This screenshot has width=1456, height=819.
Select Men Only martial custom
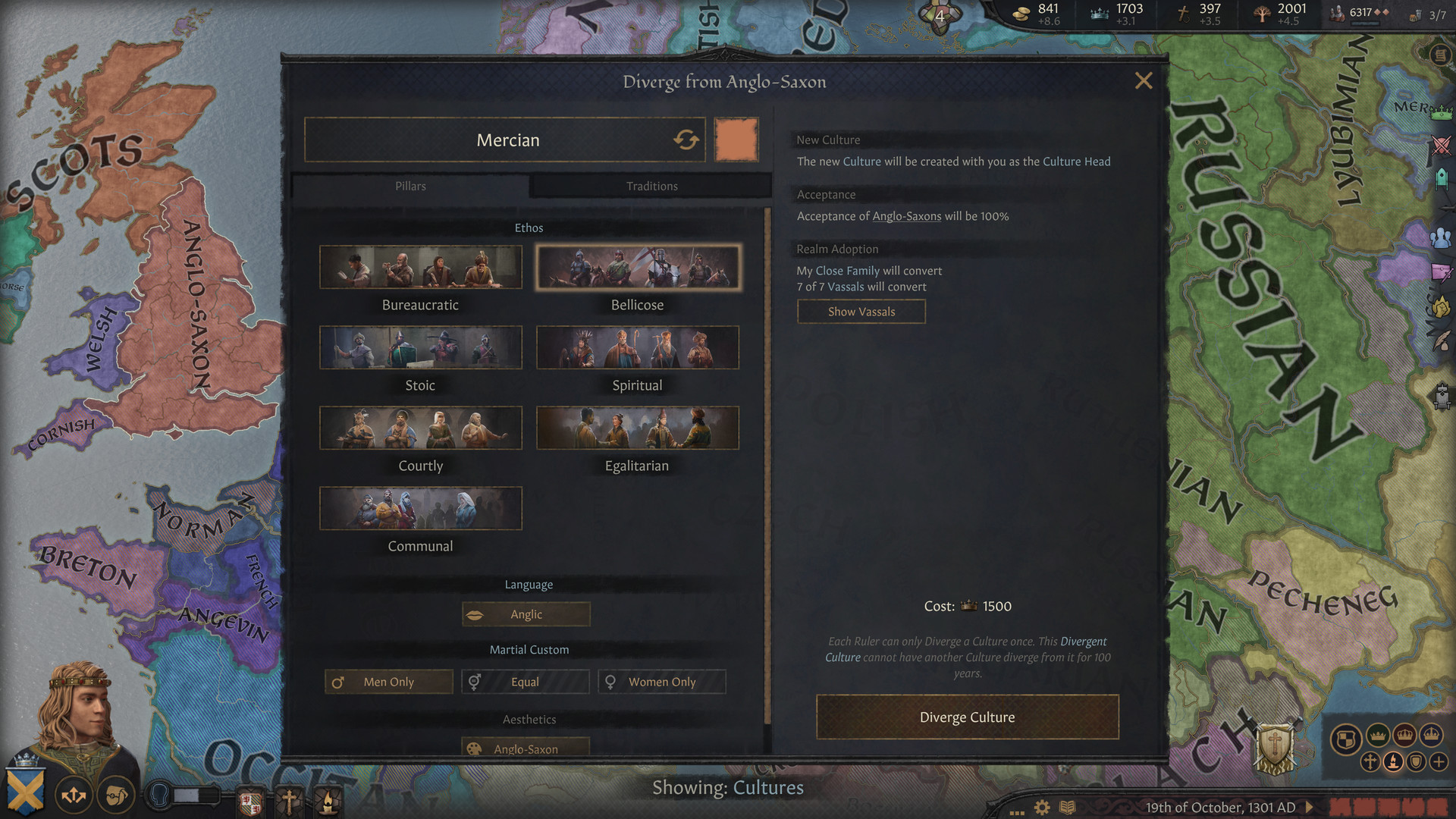[x=388, y=682]
